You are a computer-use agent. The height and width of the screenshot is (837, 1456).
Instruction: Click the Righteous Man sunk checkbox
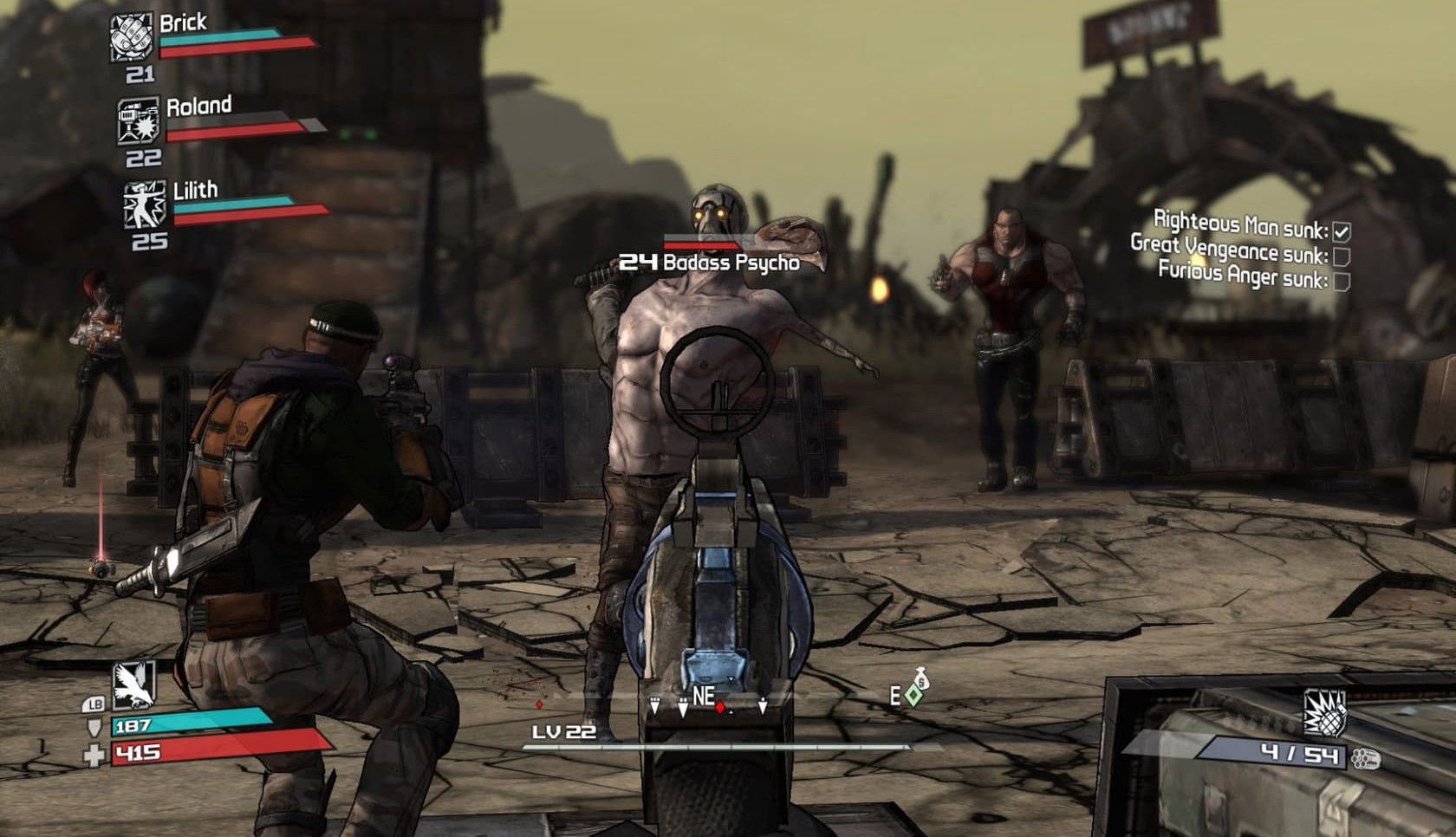(x=1342, y=231)
